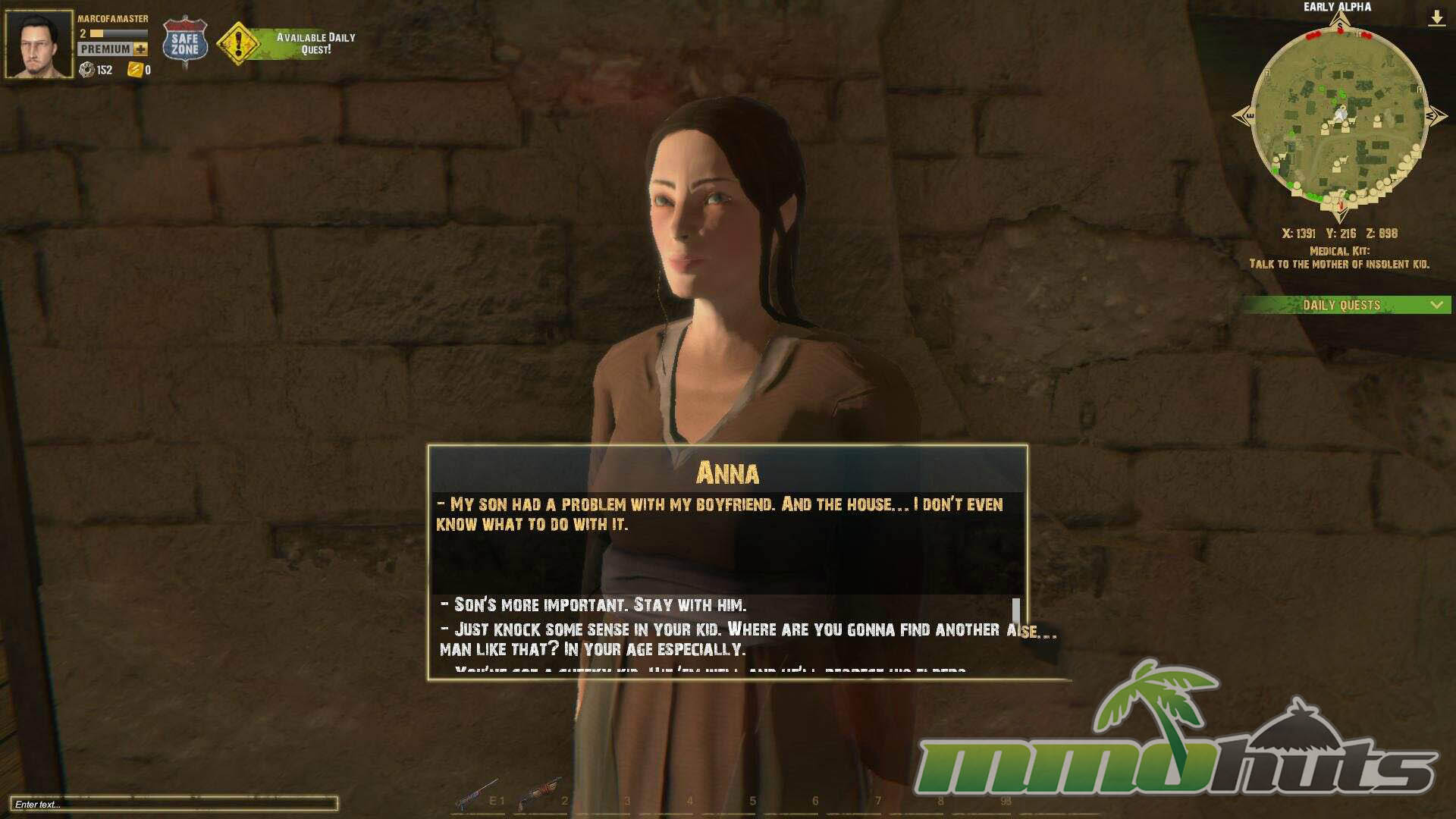
Task: Expand the Daily Quests panel
Action: click(1436, 305)
